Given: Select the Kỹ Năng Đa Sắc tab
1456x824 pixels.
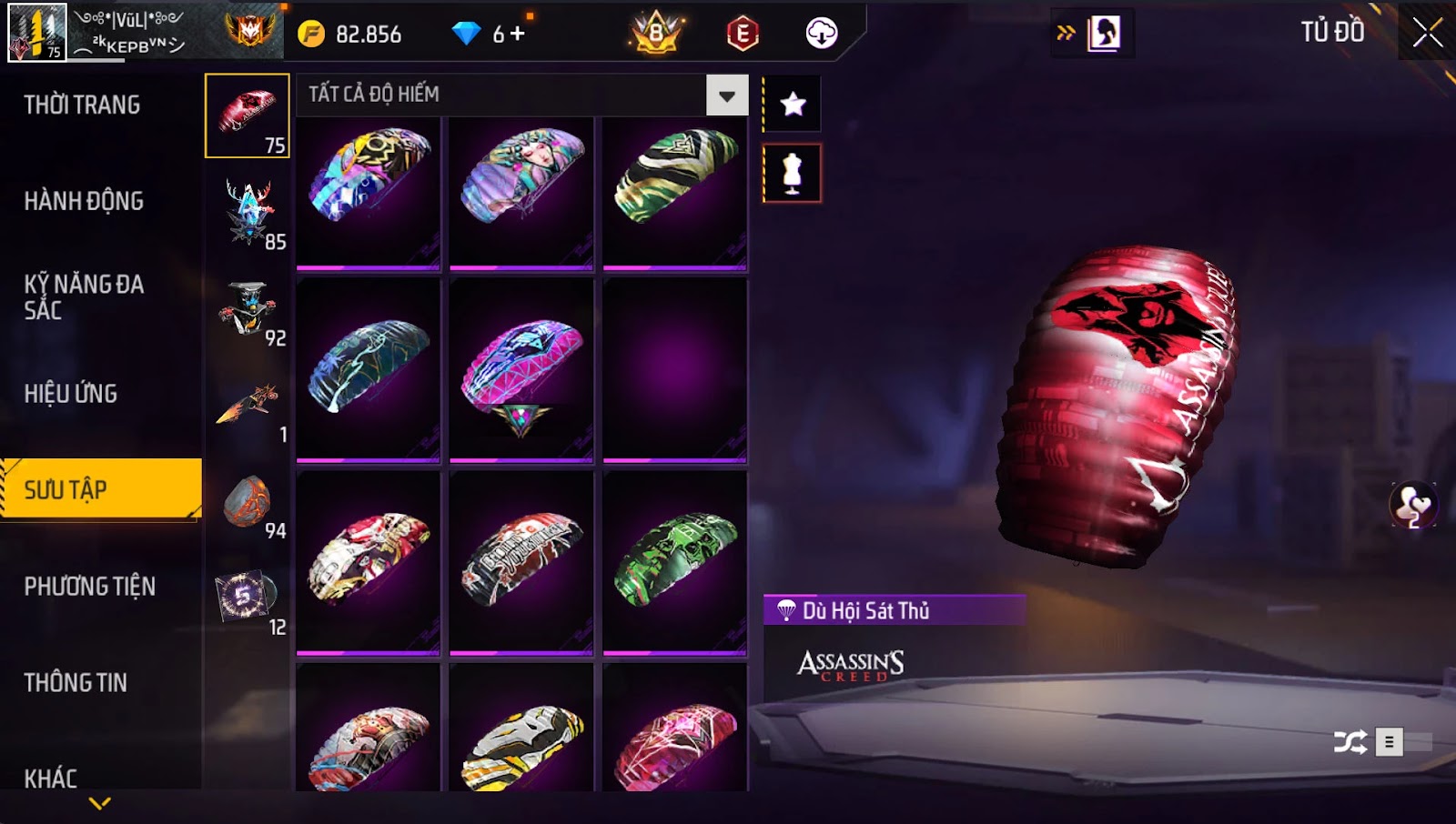Looking at the screenshot, I should [84, 296].
